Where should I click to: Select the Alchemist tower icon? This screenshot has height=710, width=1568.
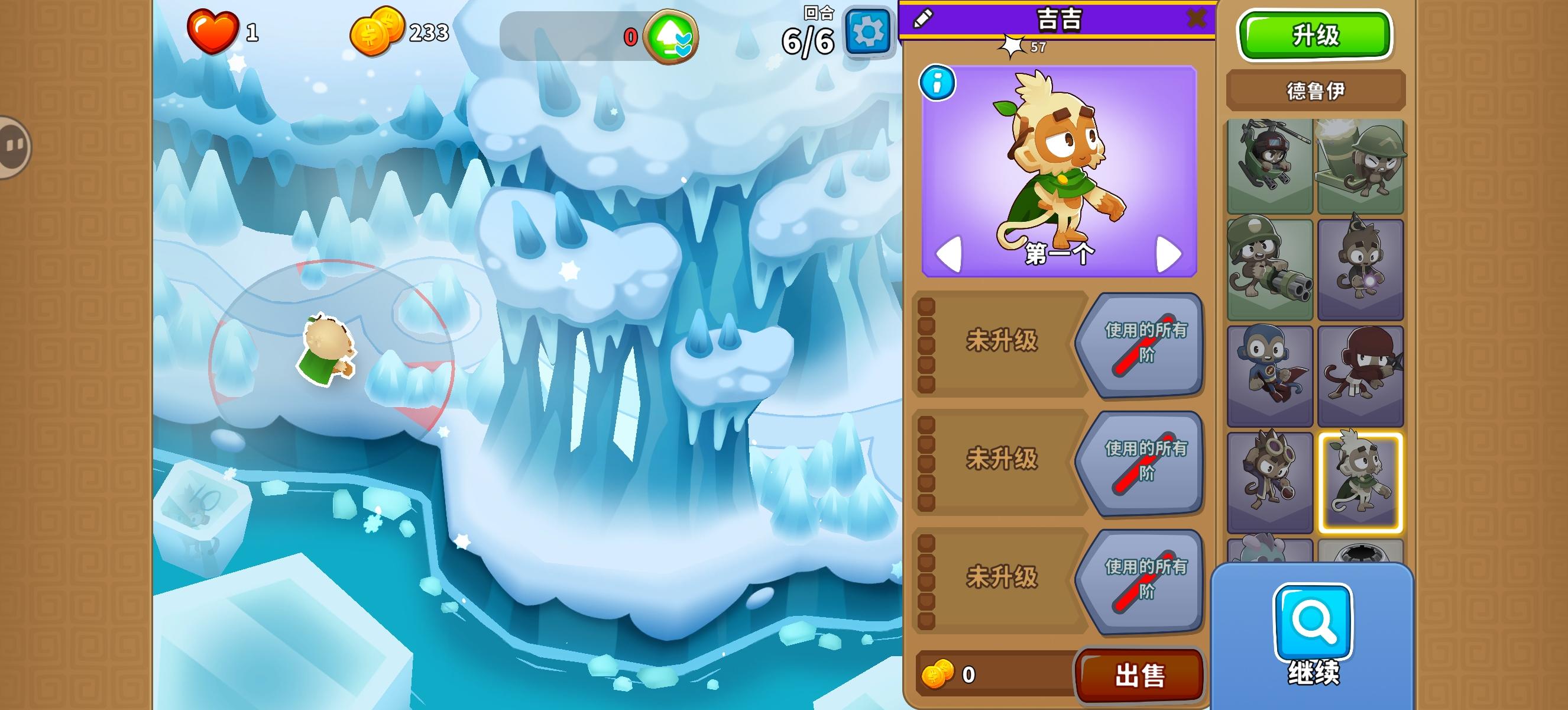pyautogui.click(x=1271, y=481)
